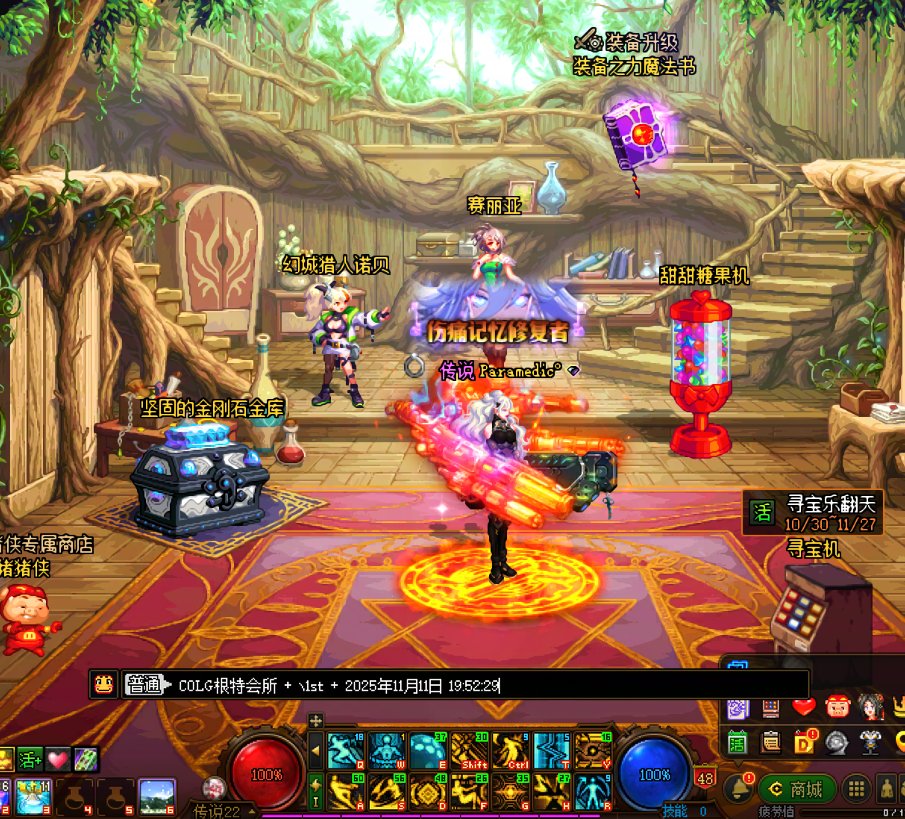Open the 商城 shop button
This screenshot has height=819, width=905.
[x=797, y=789]
